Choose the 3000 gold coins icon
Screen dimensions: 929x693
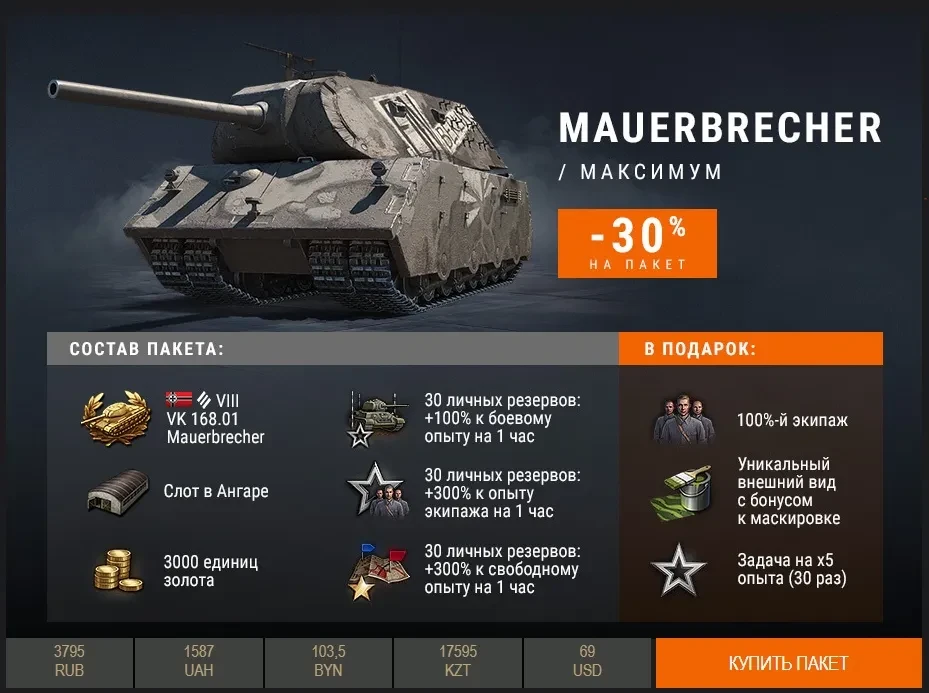(119, 569)
